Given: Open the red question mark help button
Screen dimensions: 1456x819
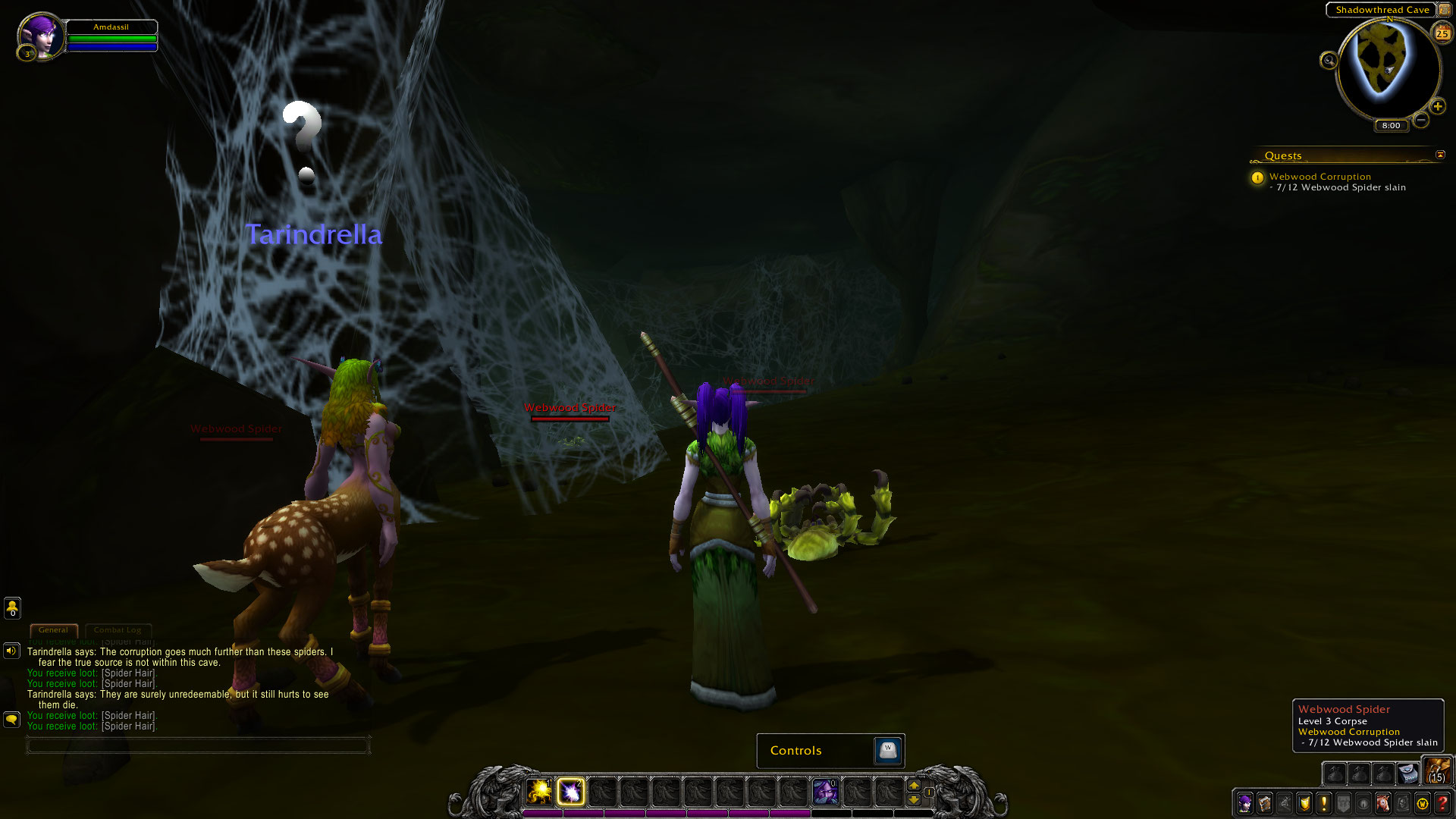Looking at the screenshot, I should pyautogui.click(x=1442, y=803).
